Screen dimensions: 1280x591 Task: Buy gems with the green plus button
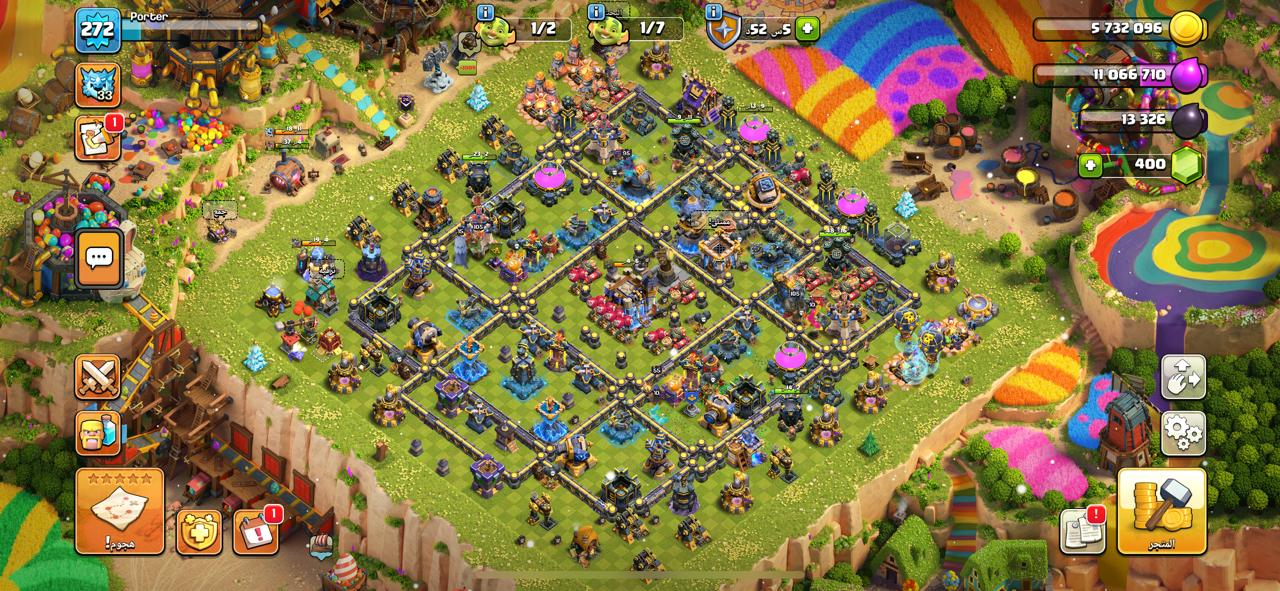[x=1090, y=165]
